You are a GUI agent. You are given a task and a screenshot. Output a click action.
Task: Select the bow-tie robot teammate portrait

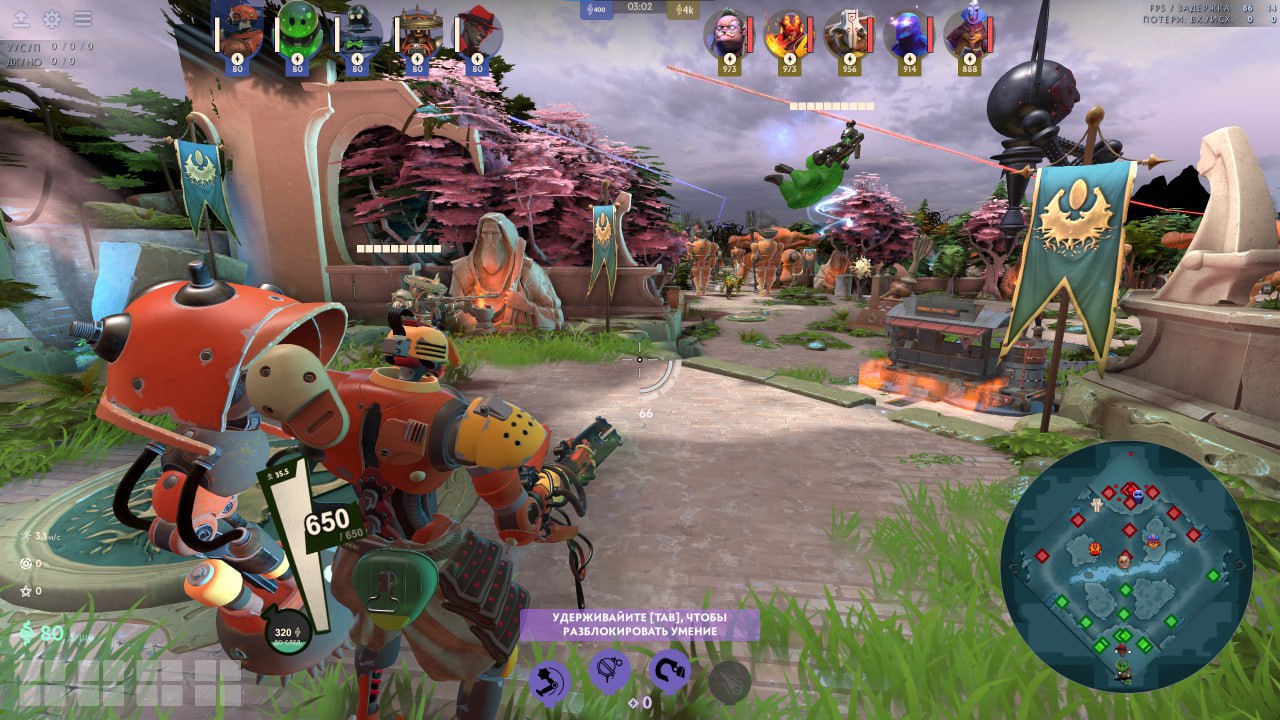coord(357,32)
